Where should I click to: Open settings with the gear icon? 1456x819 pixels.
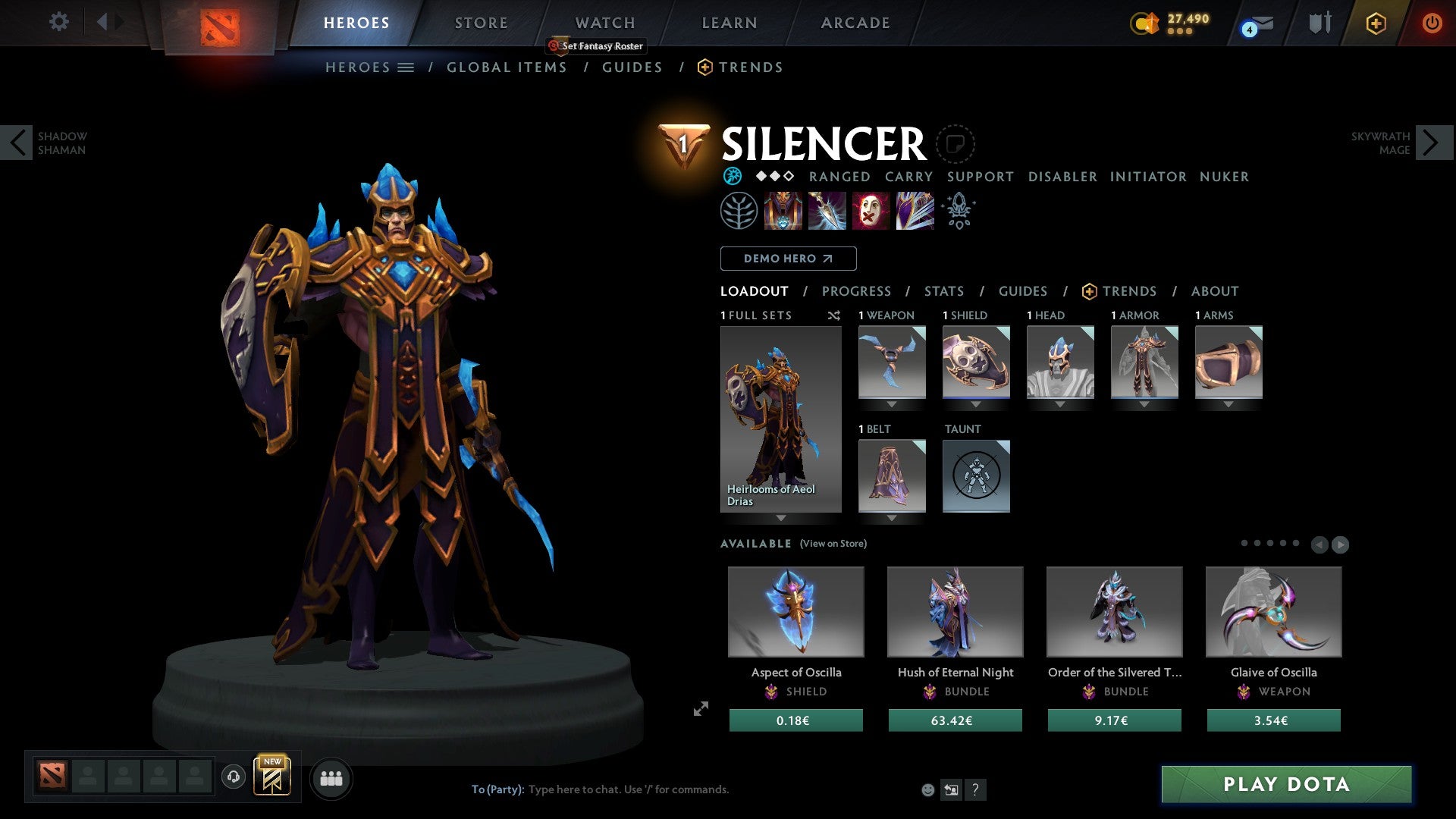pyautogui.click(x=59, y=21)
